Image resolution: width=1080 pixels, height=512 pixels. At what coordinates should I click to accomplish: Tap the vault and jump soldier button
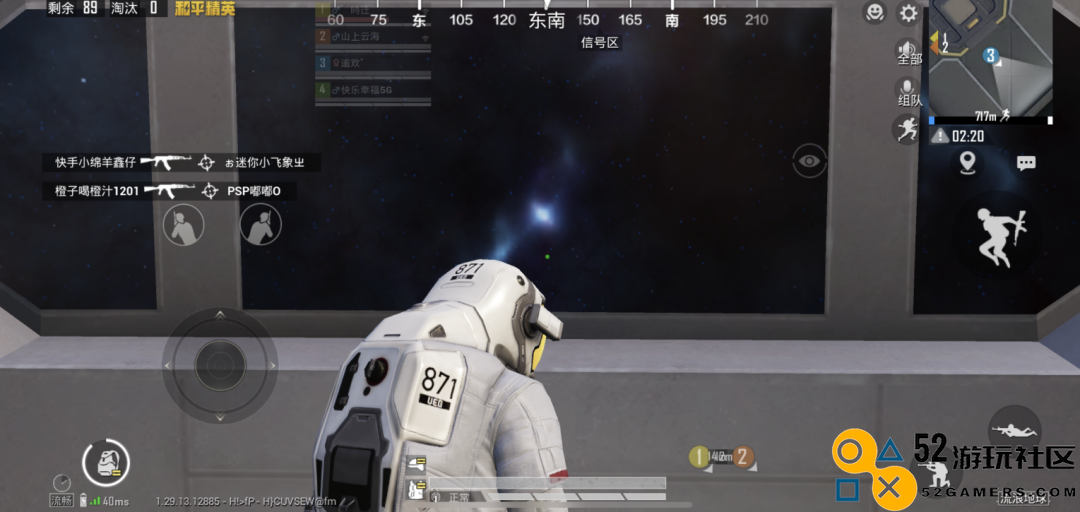click(998, 236)
